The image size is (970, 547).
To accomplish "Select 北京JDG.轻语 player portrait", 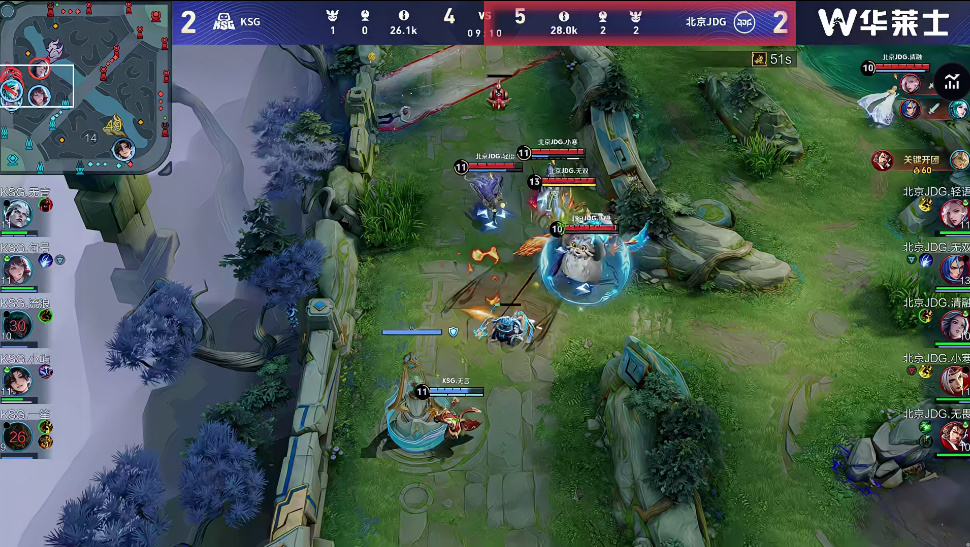I will coord(953,213).
